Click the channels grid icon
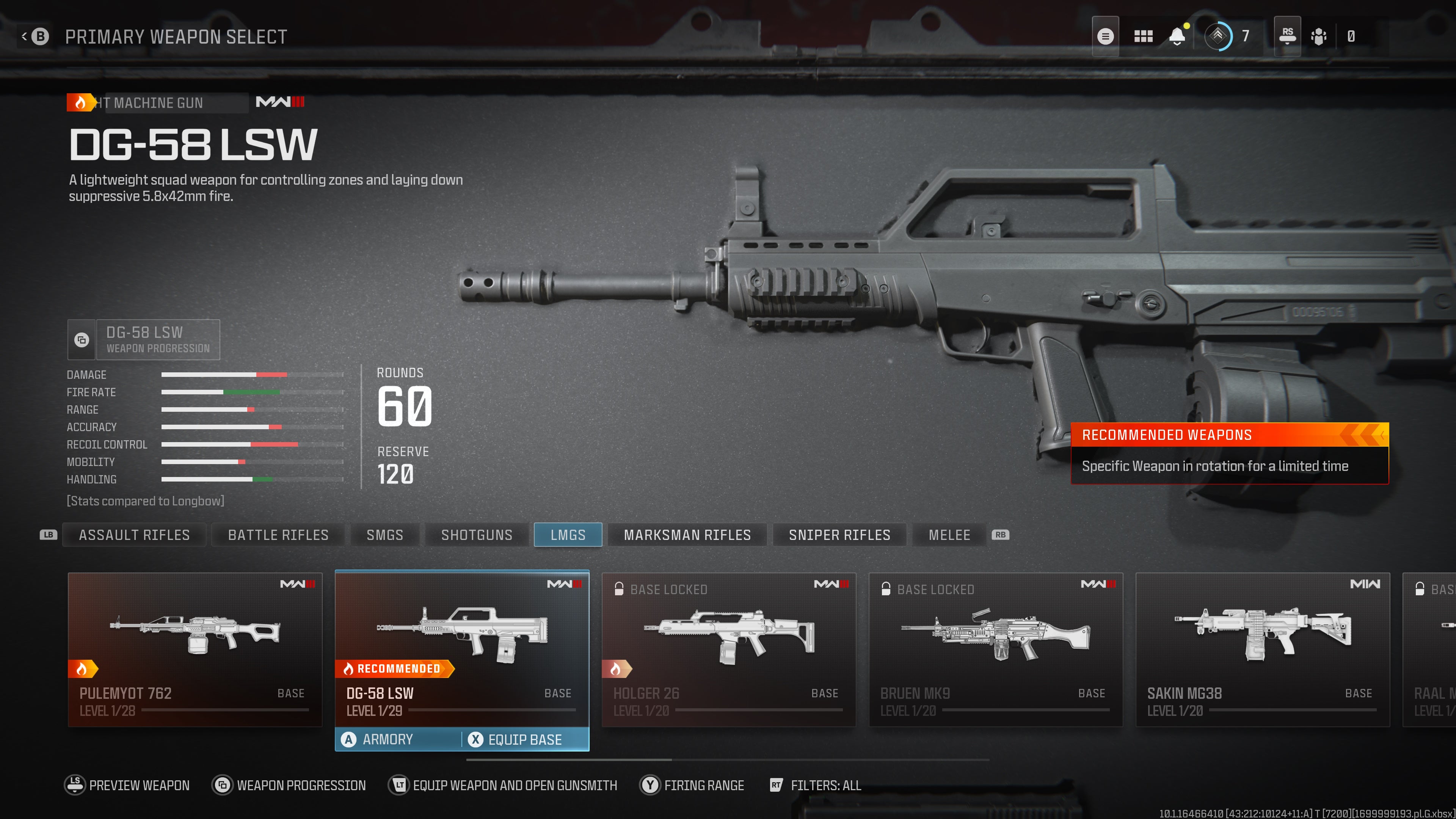The width and height of the screenshot is (1456, 819). (x=1143, y=36)
